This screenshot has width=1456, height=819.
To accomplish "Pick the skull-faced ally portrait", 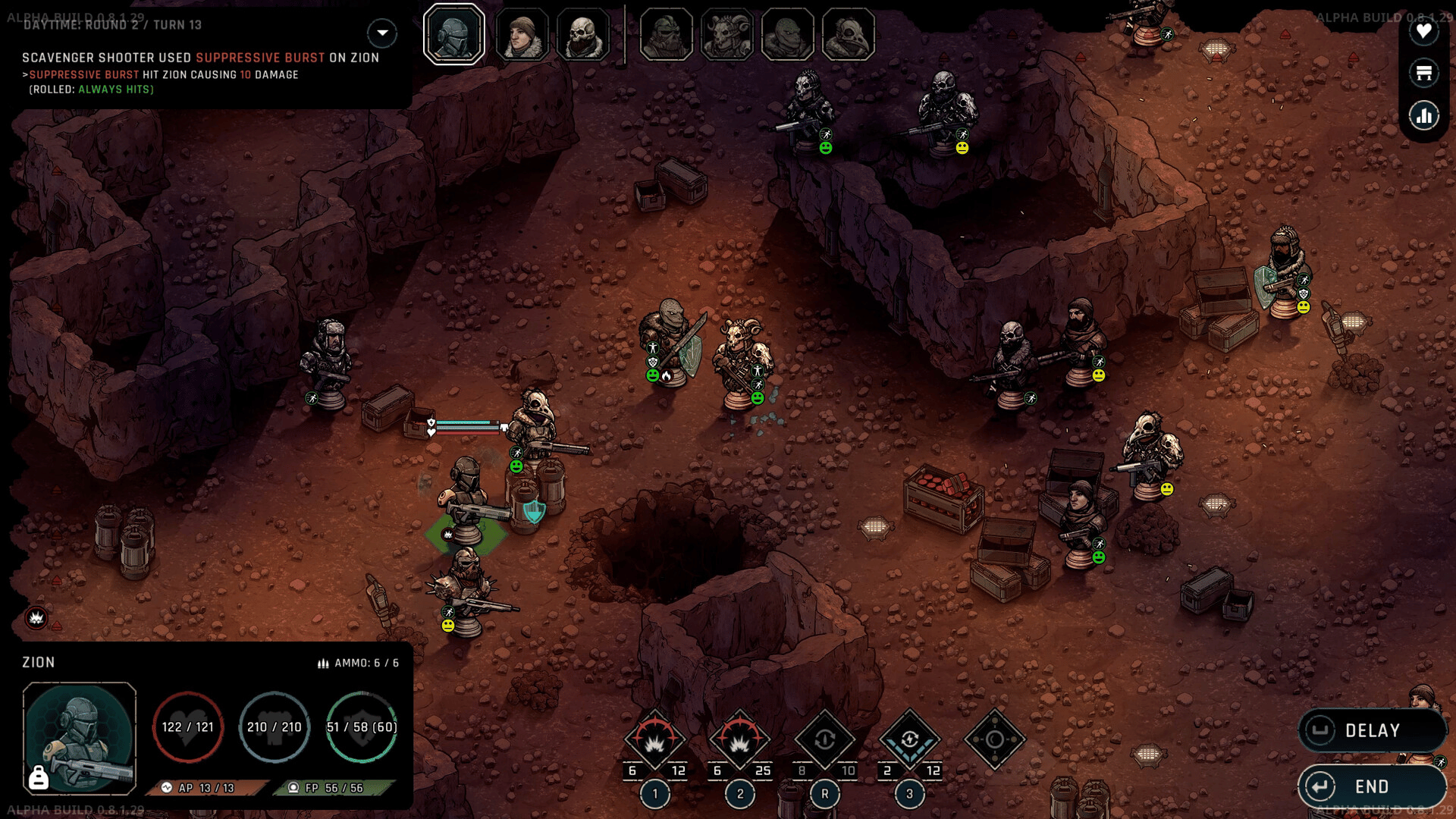I will coord(582,35).
